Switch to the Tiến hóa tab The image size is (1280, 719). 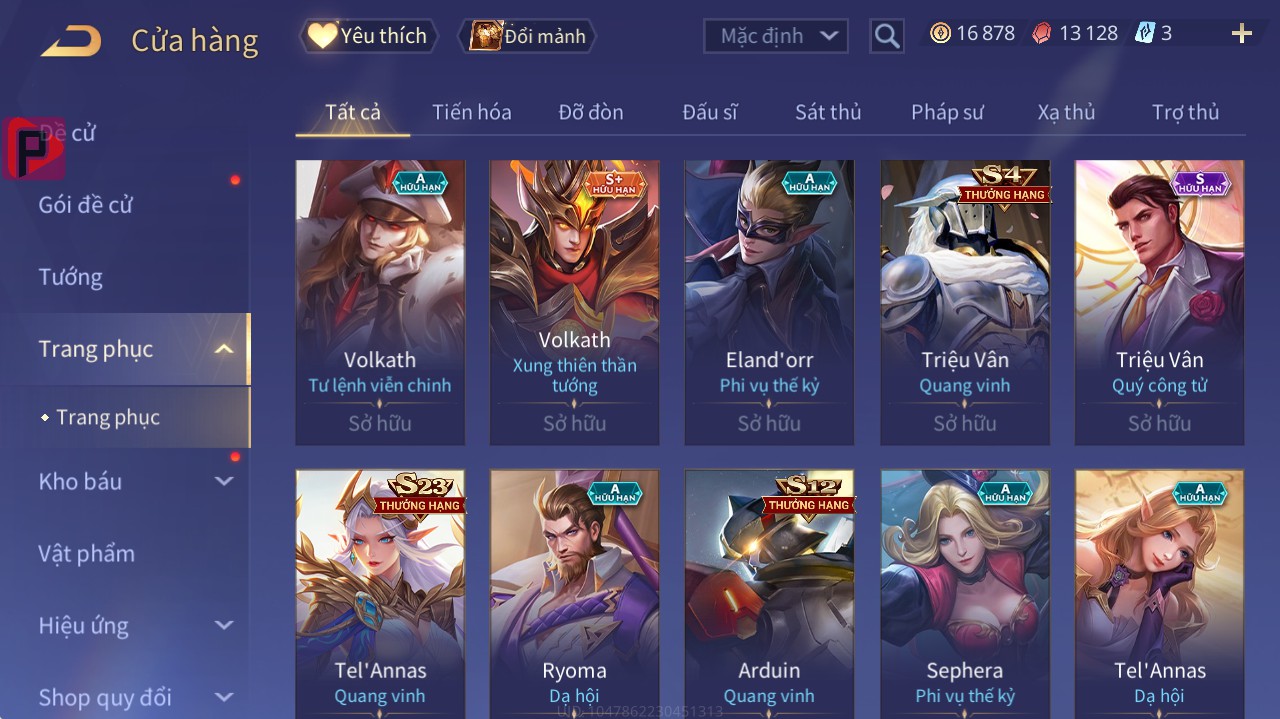[471, 112]
